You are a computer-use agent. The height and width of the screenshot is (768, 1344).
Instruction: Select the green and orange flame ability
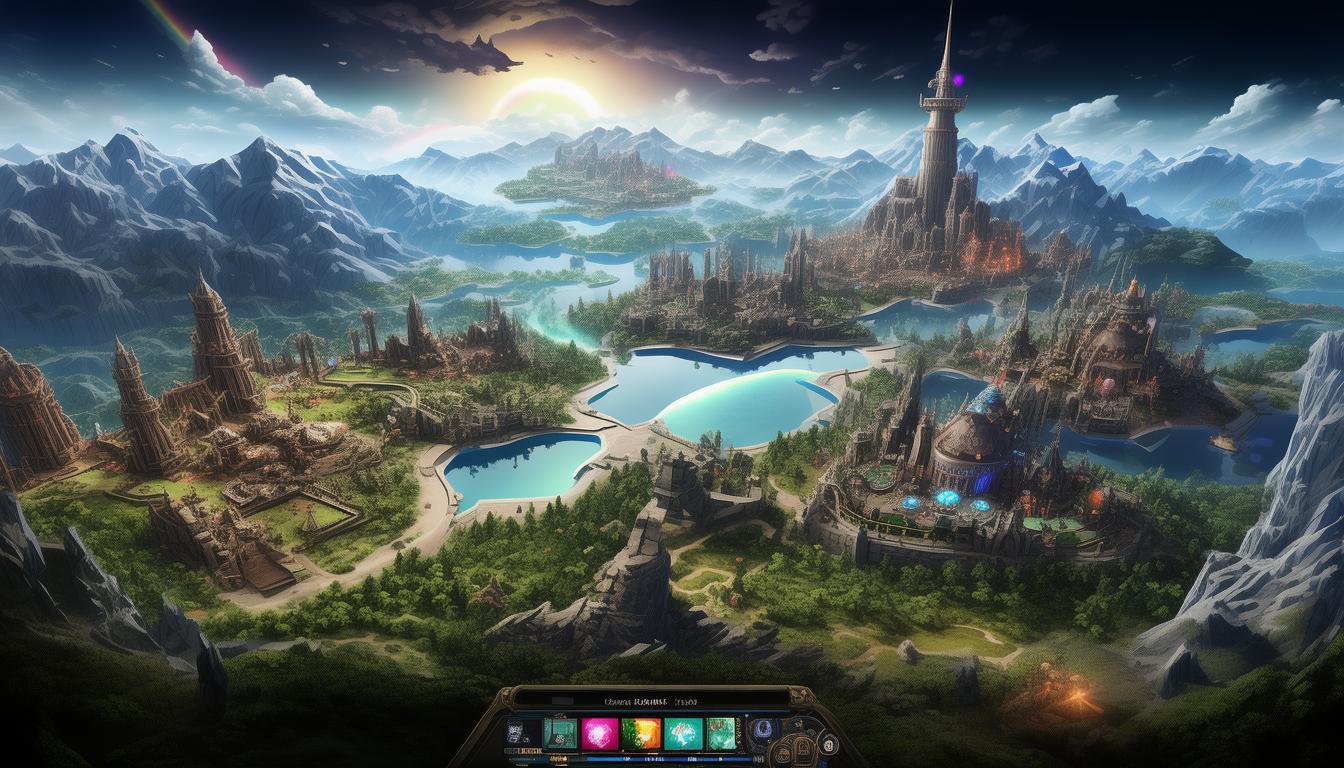tap(639, 733)
